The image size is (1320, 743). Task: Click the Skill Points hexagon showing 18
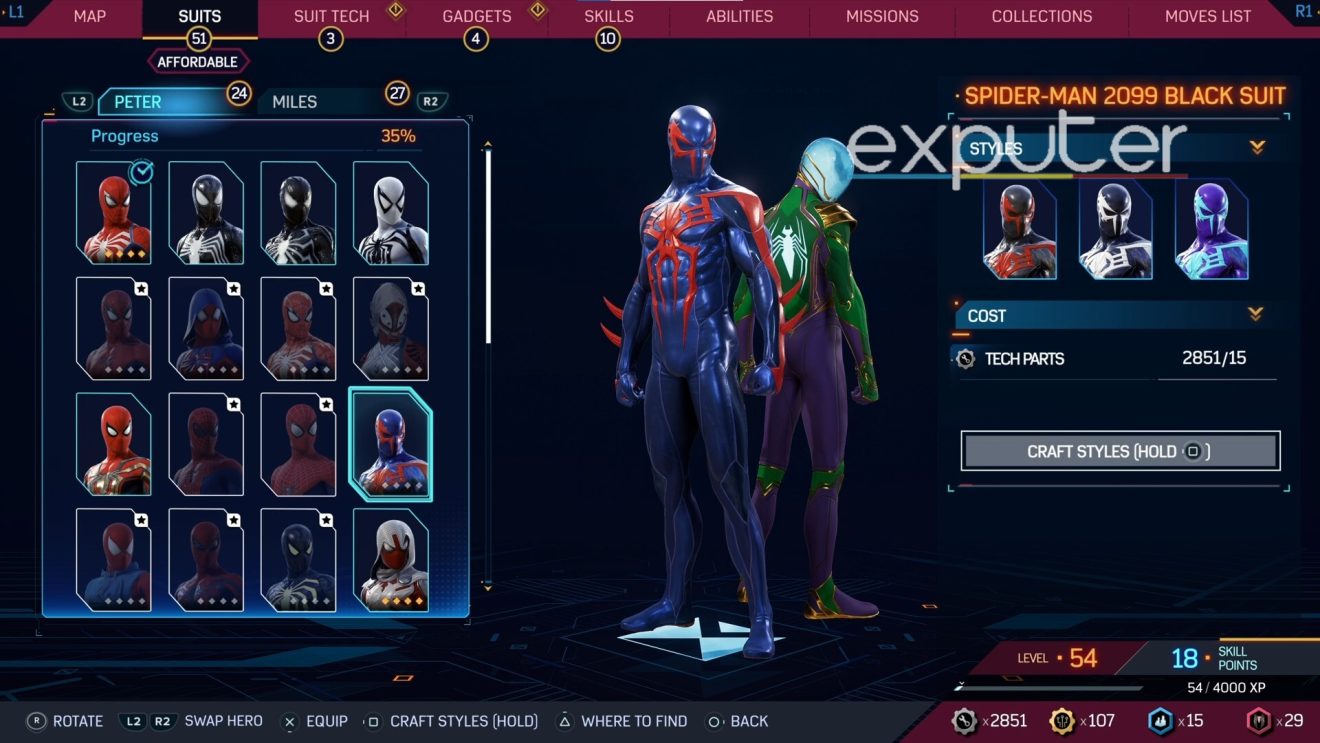pos(1184,658)
